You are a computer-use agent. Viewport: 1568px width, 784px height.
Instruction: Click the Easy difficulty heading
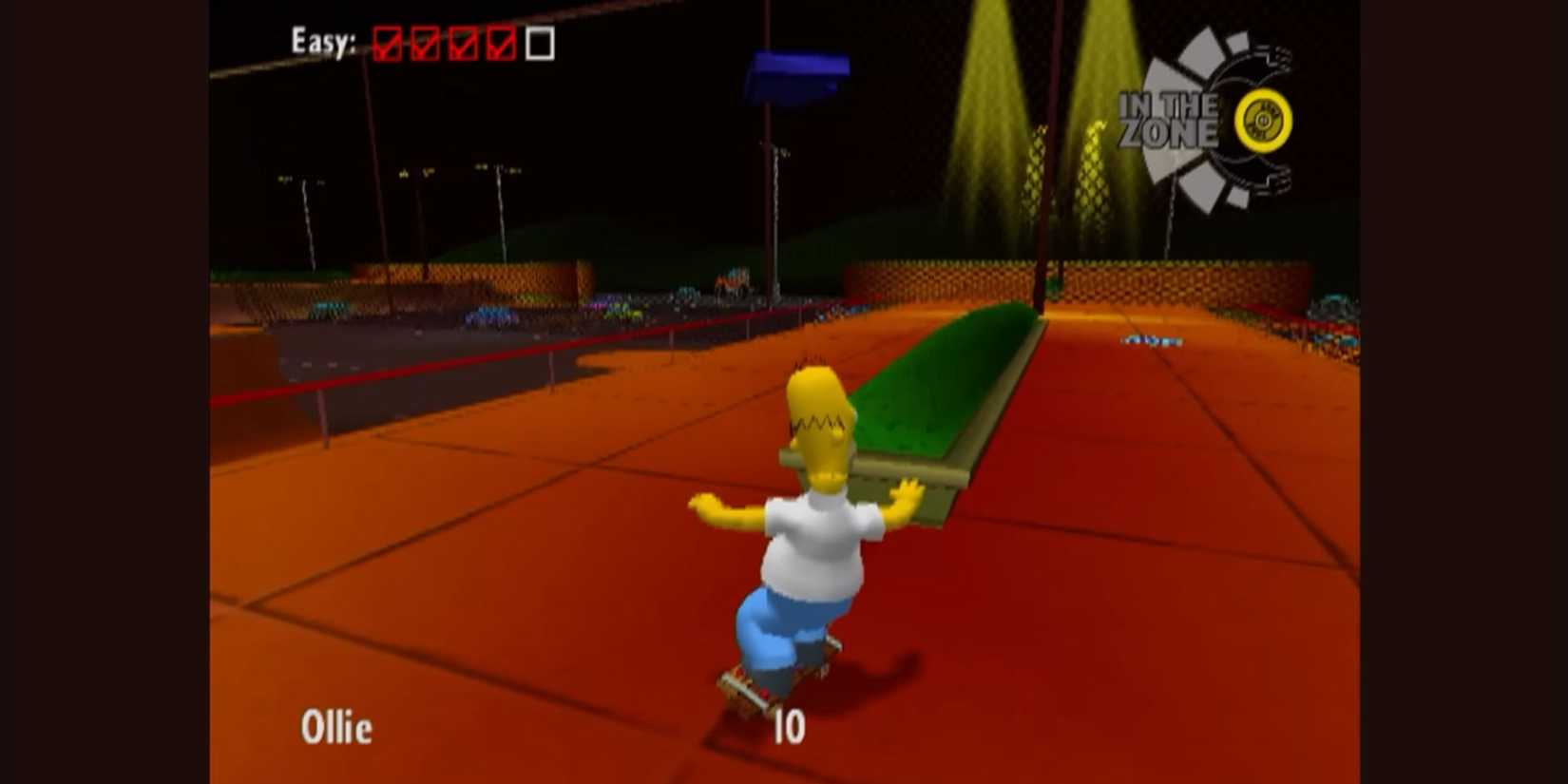(323, 40)
